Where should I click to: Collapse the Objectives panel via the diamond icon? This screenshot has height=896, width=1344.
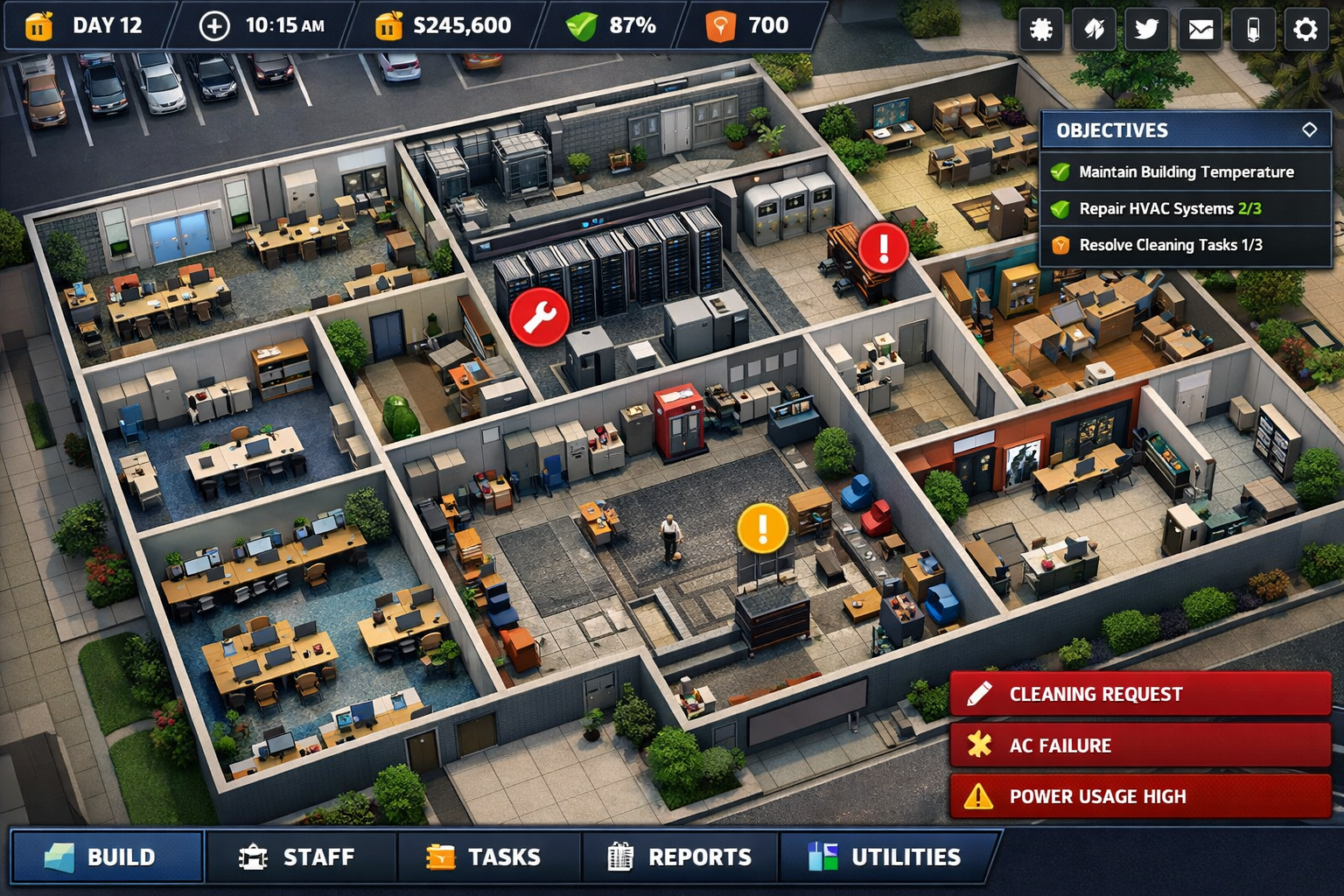coord(1310,129)
